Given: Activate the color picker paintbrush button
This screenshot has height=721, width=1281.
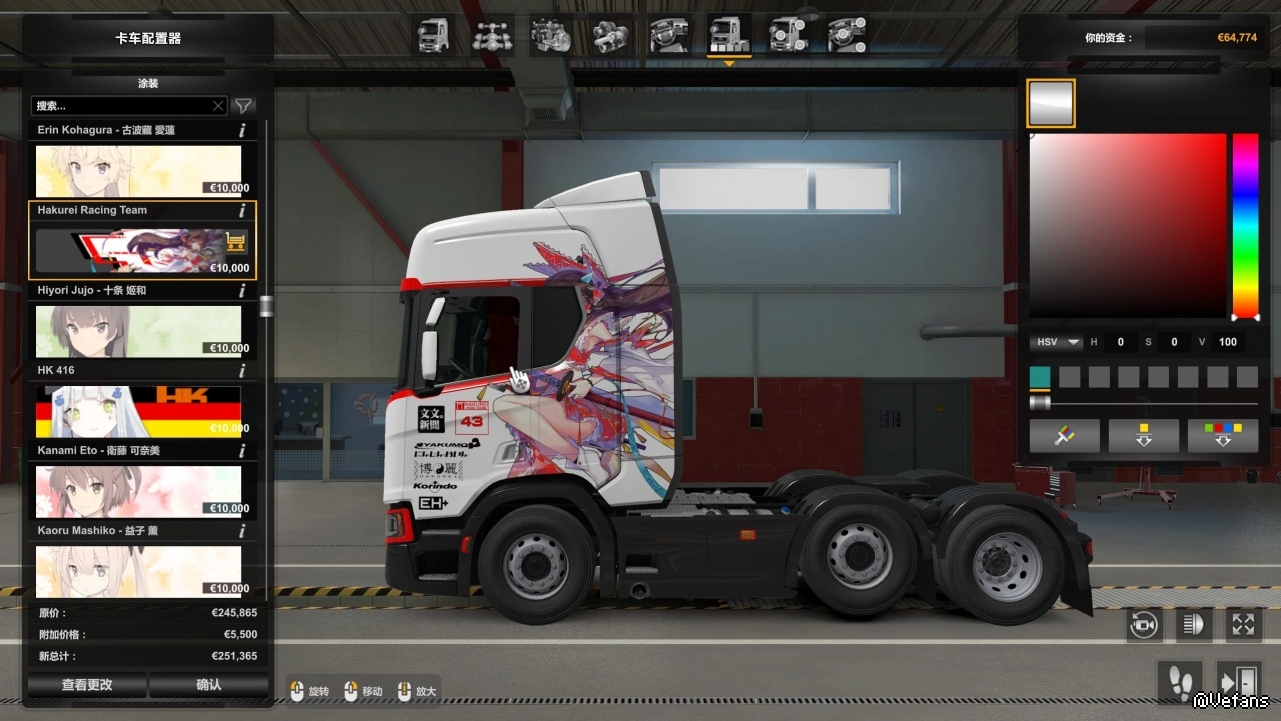Looking at the screenshot, I should tap(1064, 436).
